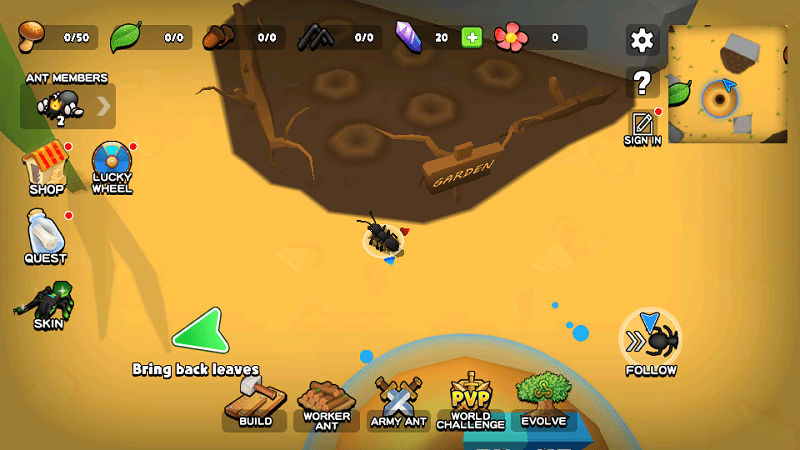Open the Shop
The image size is (800, 450).
point(47,170)
